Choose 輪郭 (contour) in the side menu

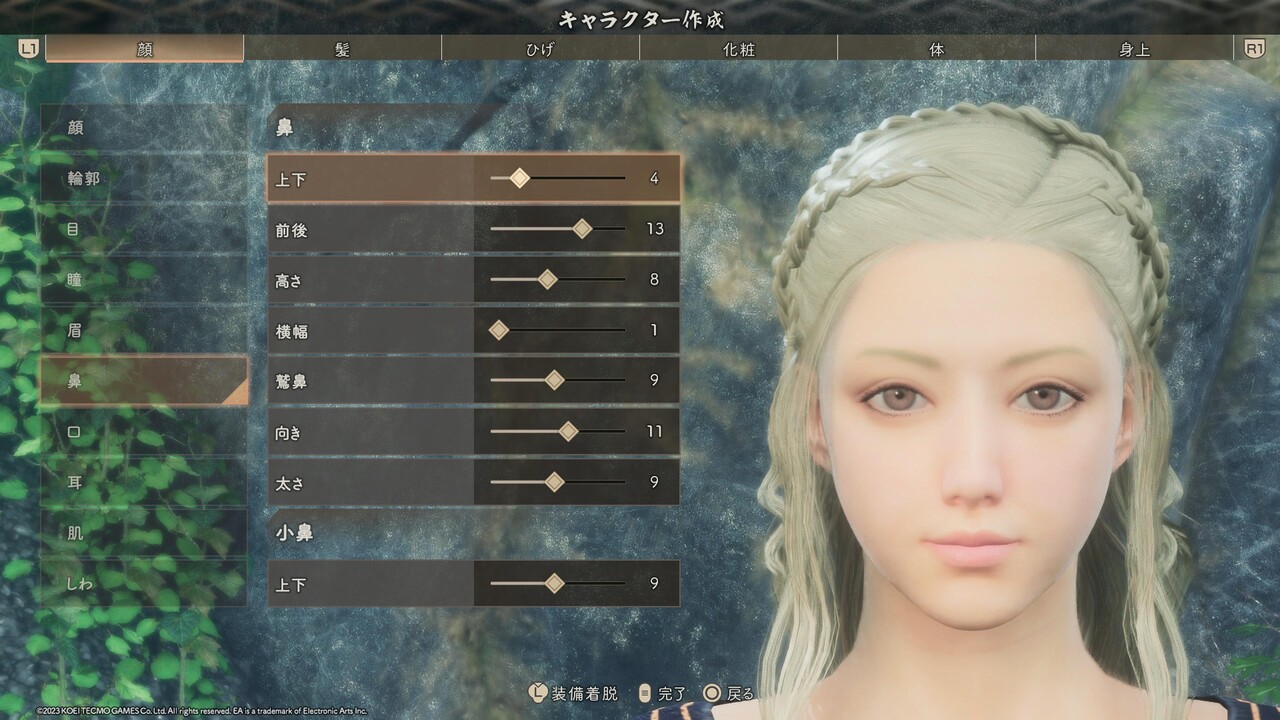pyautogui.click(x=143, y=179)
